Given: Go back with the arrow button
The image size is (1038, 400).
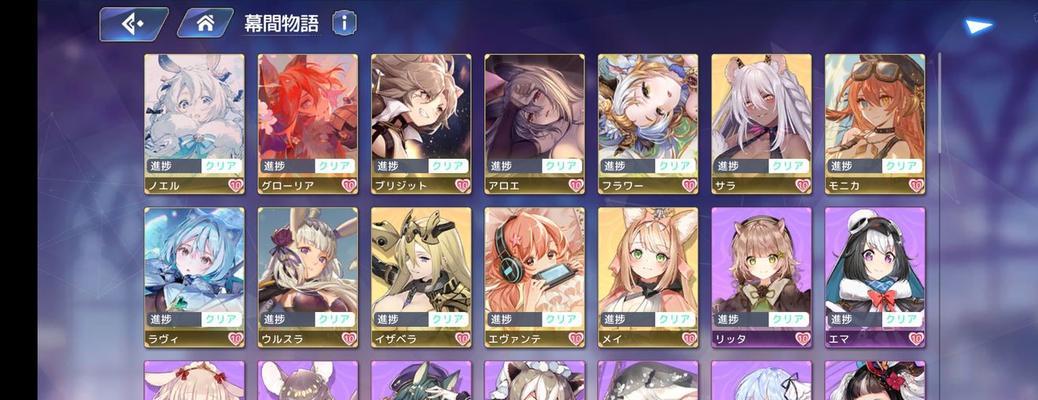Looking at the screenshot, I should [133, 24].
